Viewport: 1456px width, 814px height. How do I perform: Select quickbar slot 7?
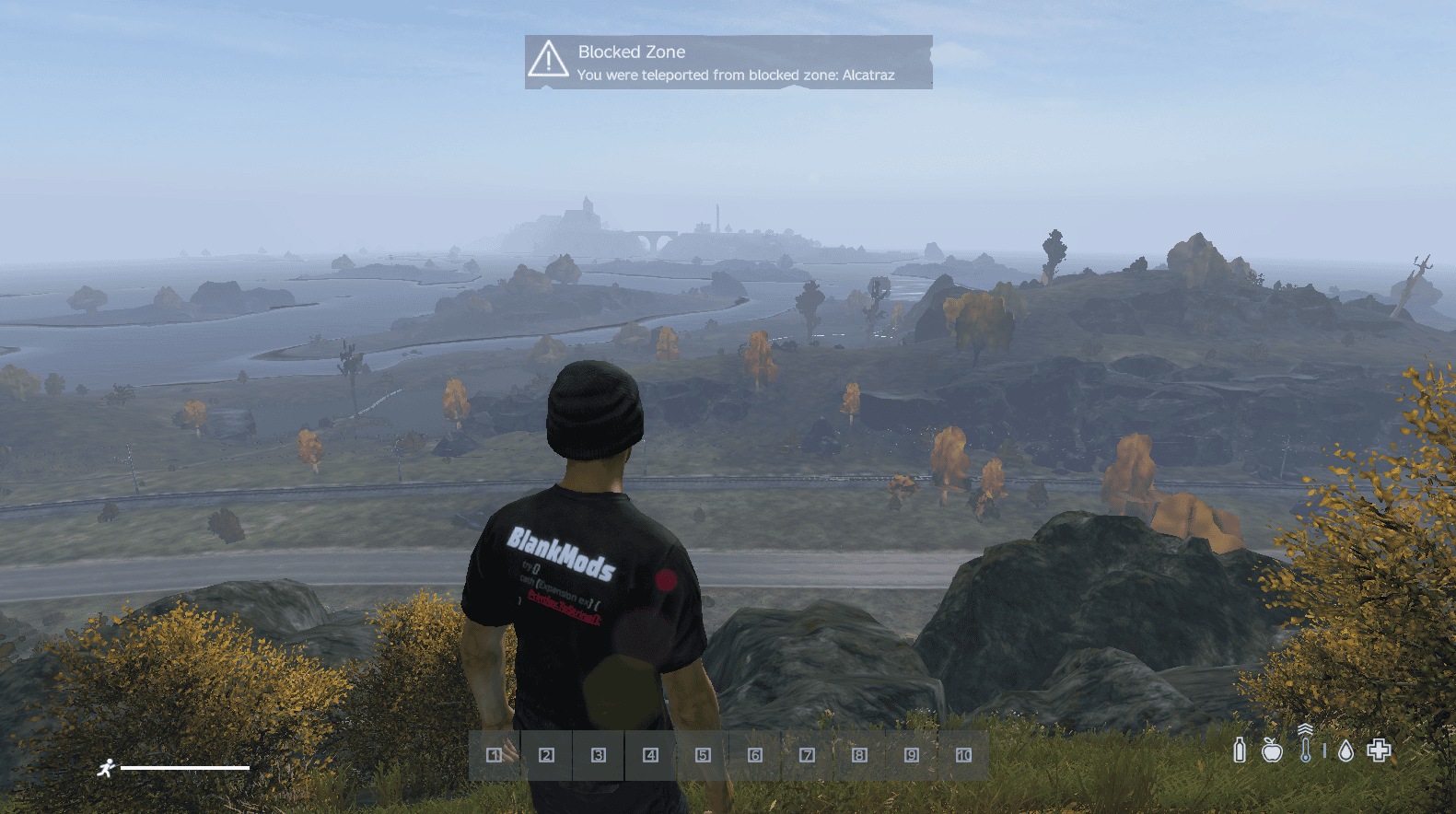[809, 755]
